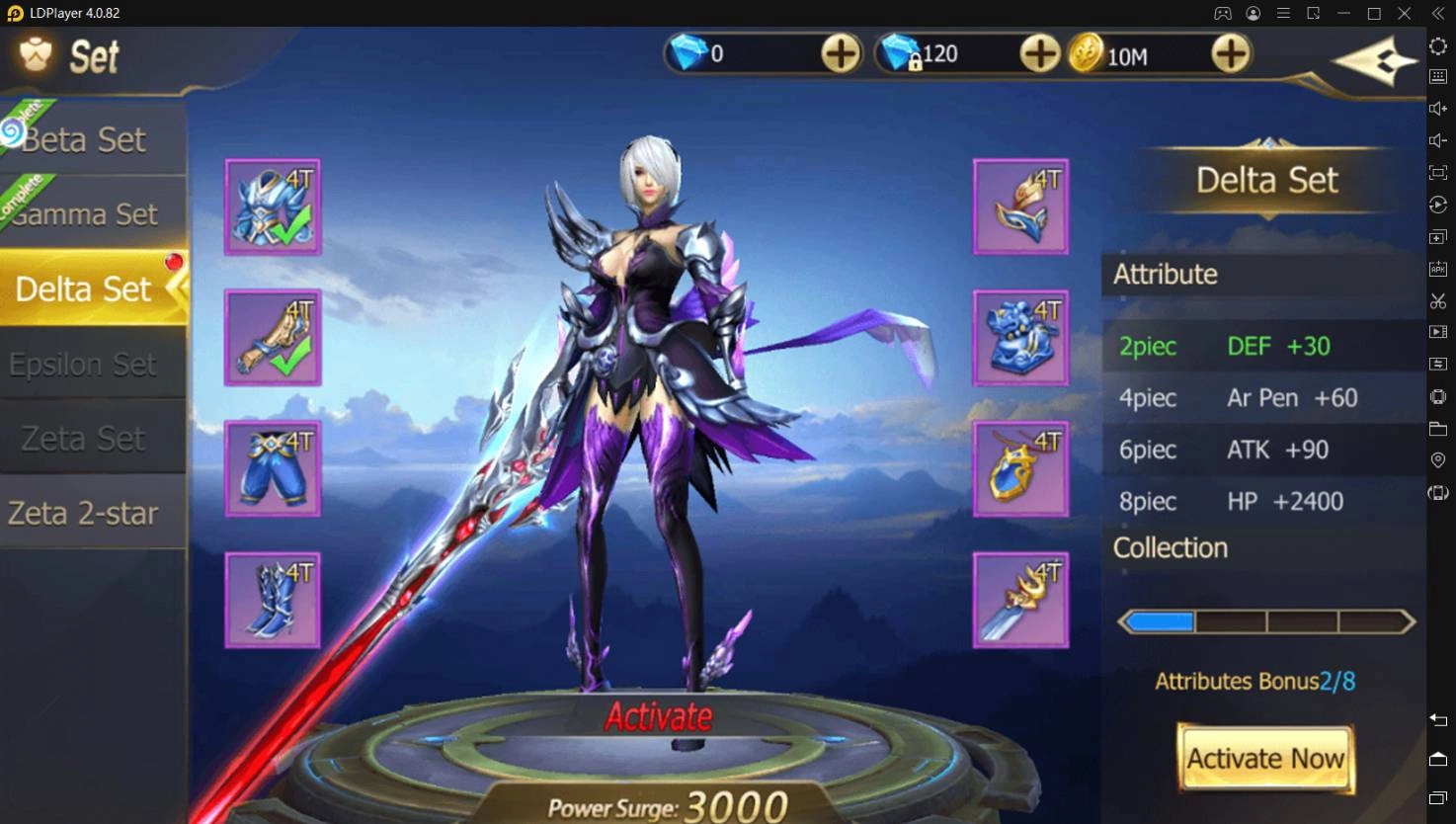Click the Android back arrow at sidebar bottom
This screenshot has height=824, width=1456.
point(1439,720)
